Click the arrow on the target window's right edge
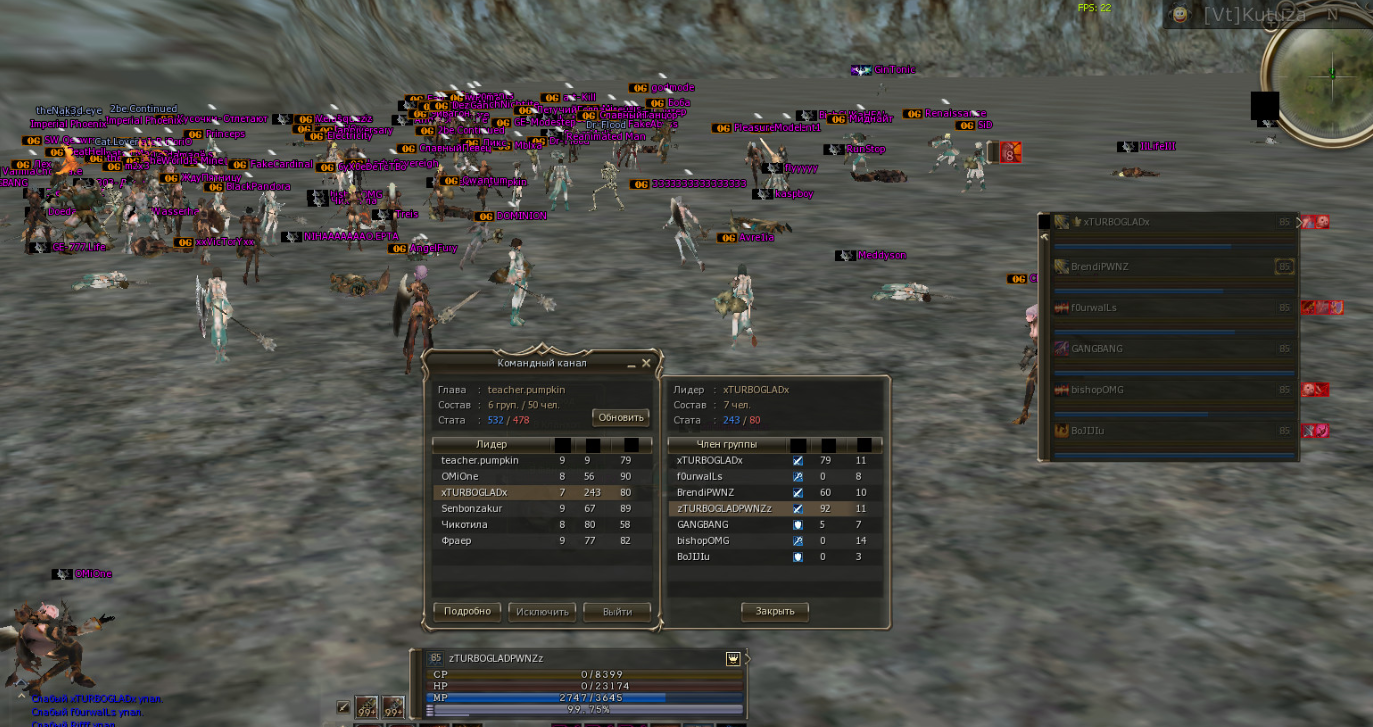Screen dimensions: 1373x727 coord(748,659)
